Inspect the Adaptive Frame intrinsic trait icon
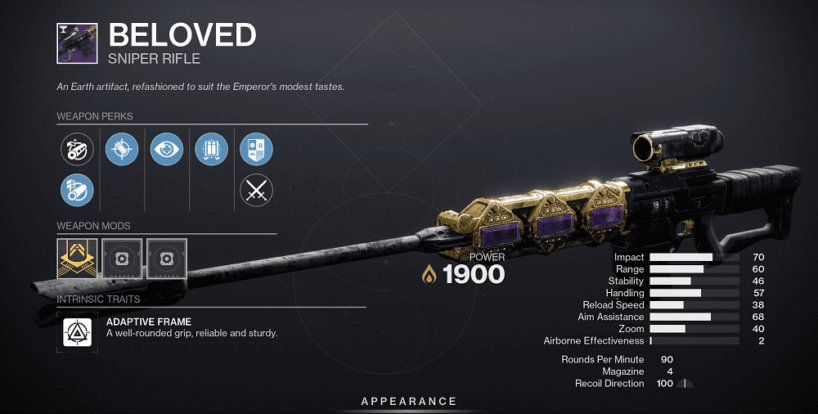The width and height of the screenshot is (818, 414). [x=77, y=333]
